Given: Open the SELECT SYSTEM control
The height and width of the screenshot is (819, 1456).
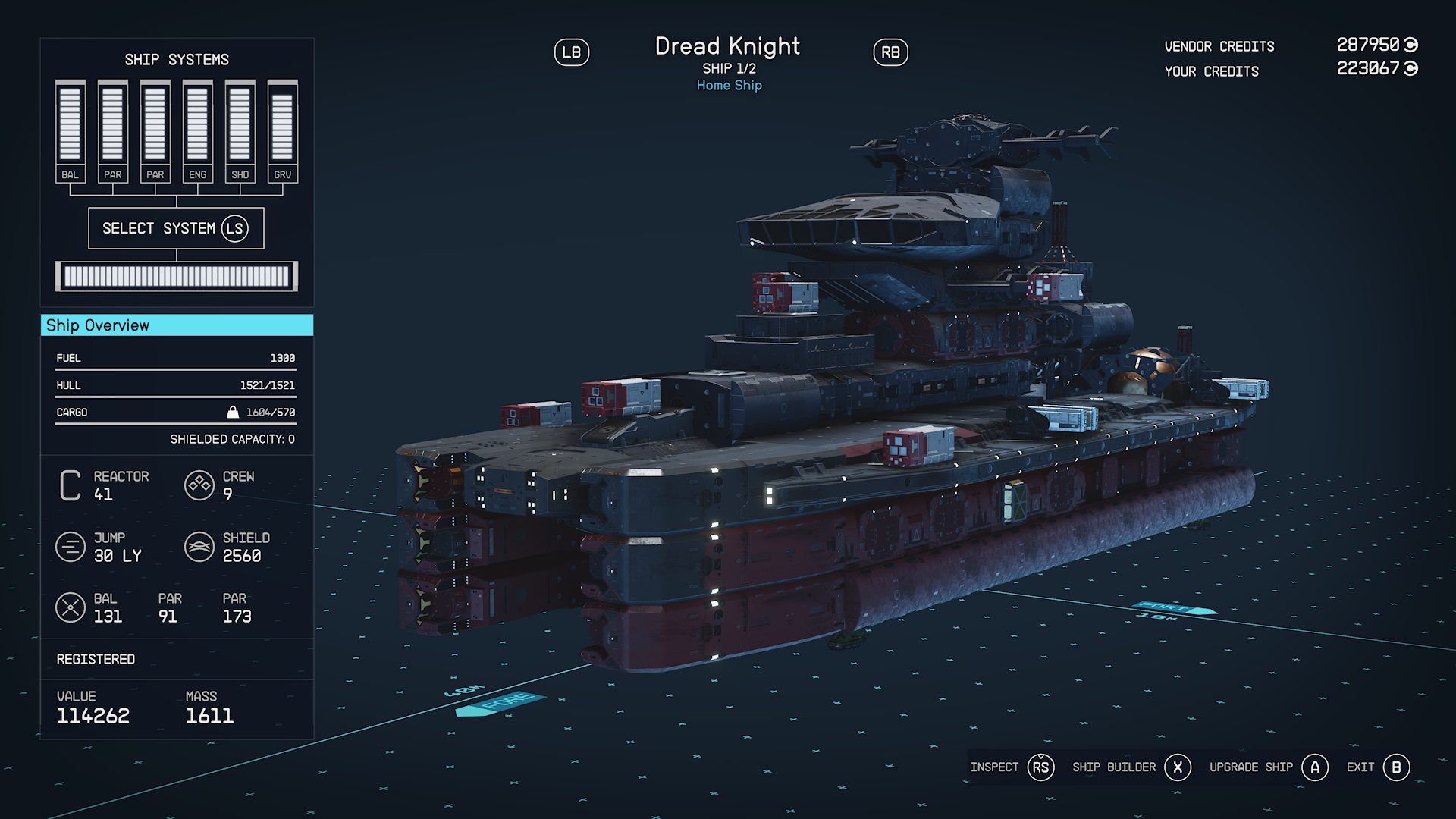Looking at the screenshot, I should tap(177, 227).
